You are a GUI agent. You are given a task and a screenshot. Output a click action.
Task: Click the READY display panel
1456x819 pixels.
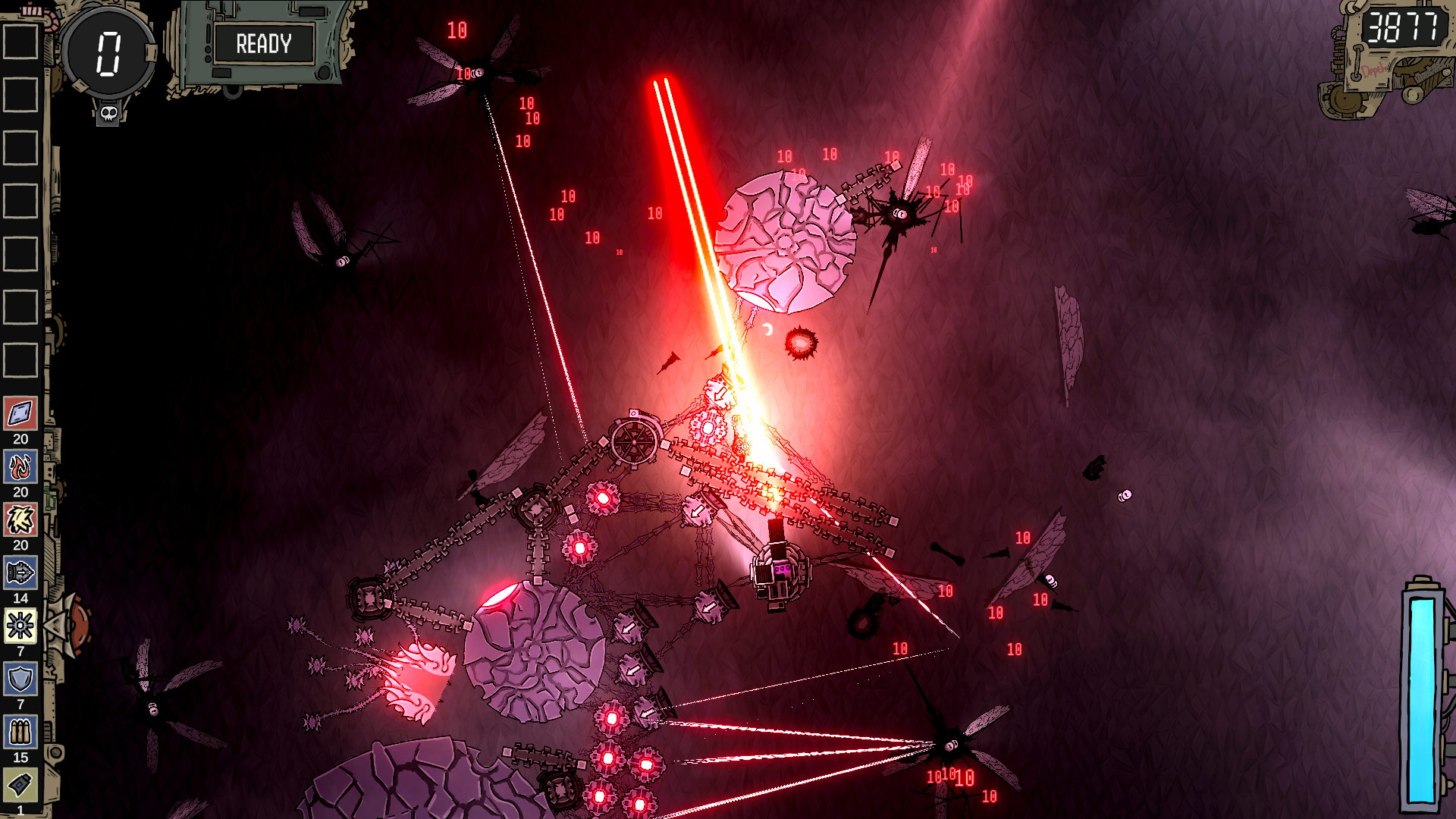263,44
